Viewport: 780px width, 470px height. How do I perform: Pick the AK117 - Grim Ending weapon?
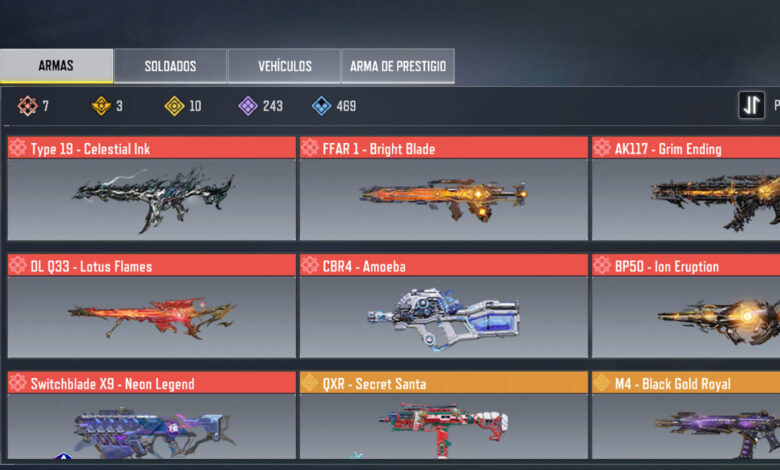click(686, 188)
